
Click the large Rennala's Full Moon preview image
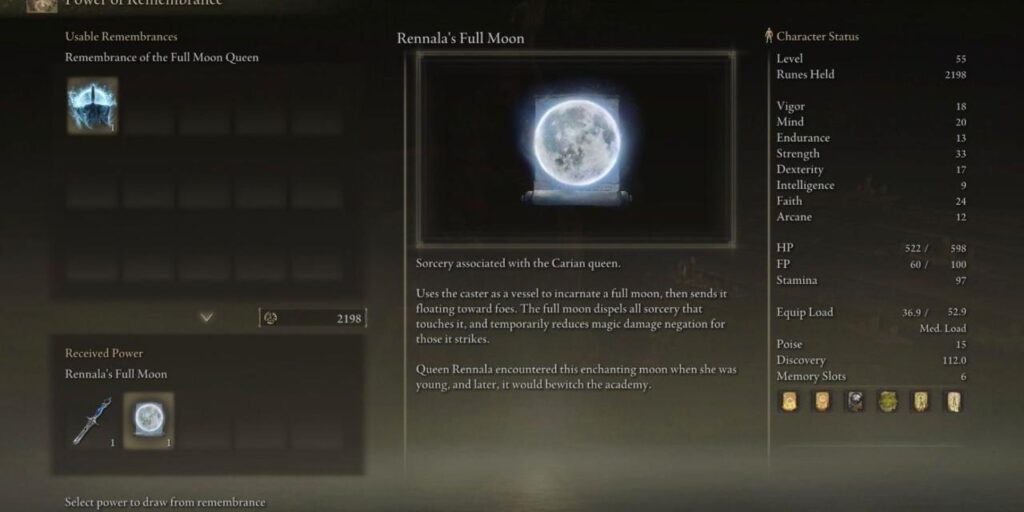575,148
